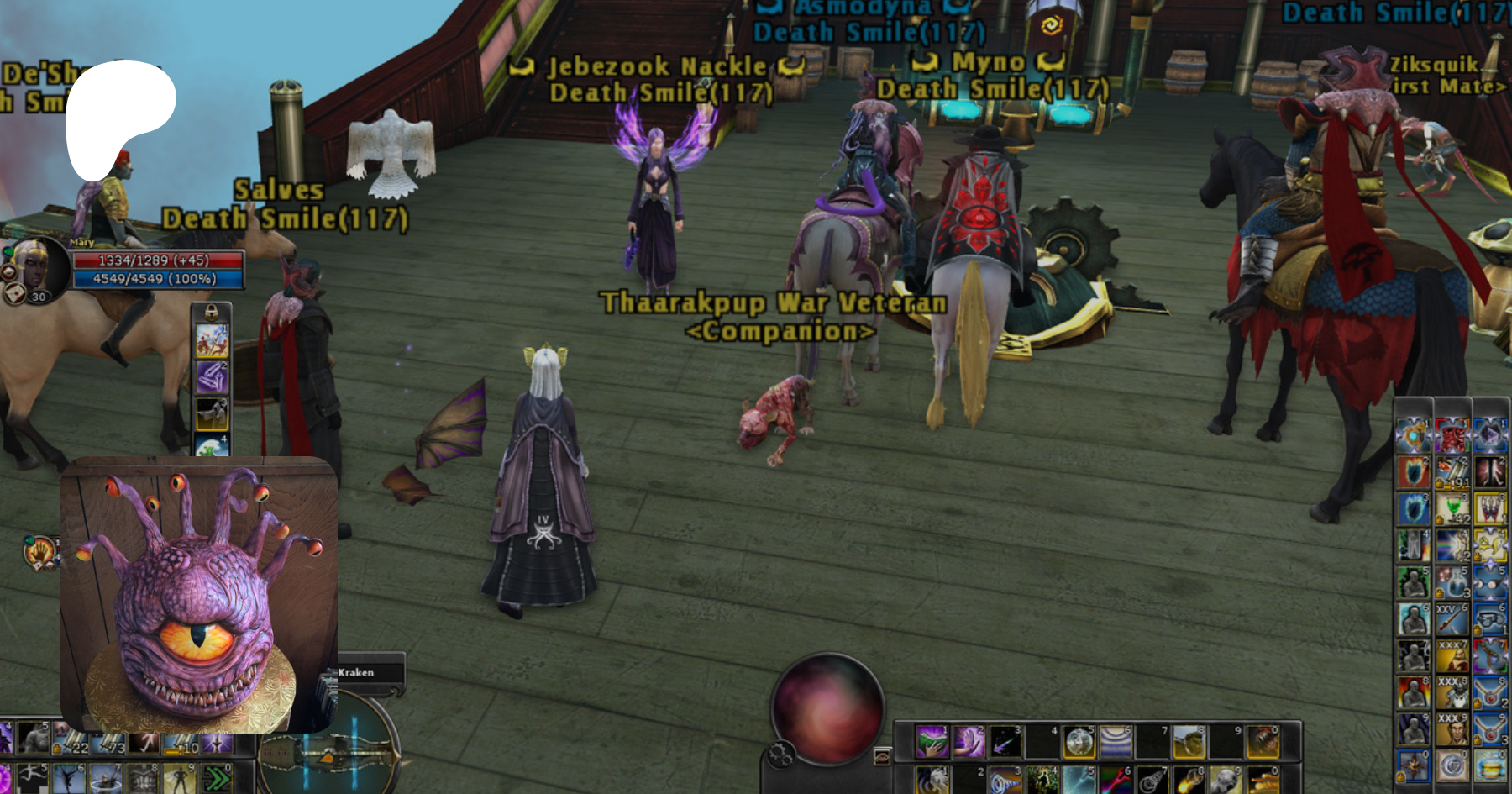Open the gear settings button by the orb
The image size is (1512, 794).
[x=780, y=754]
